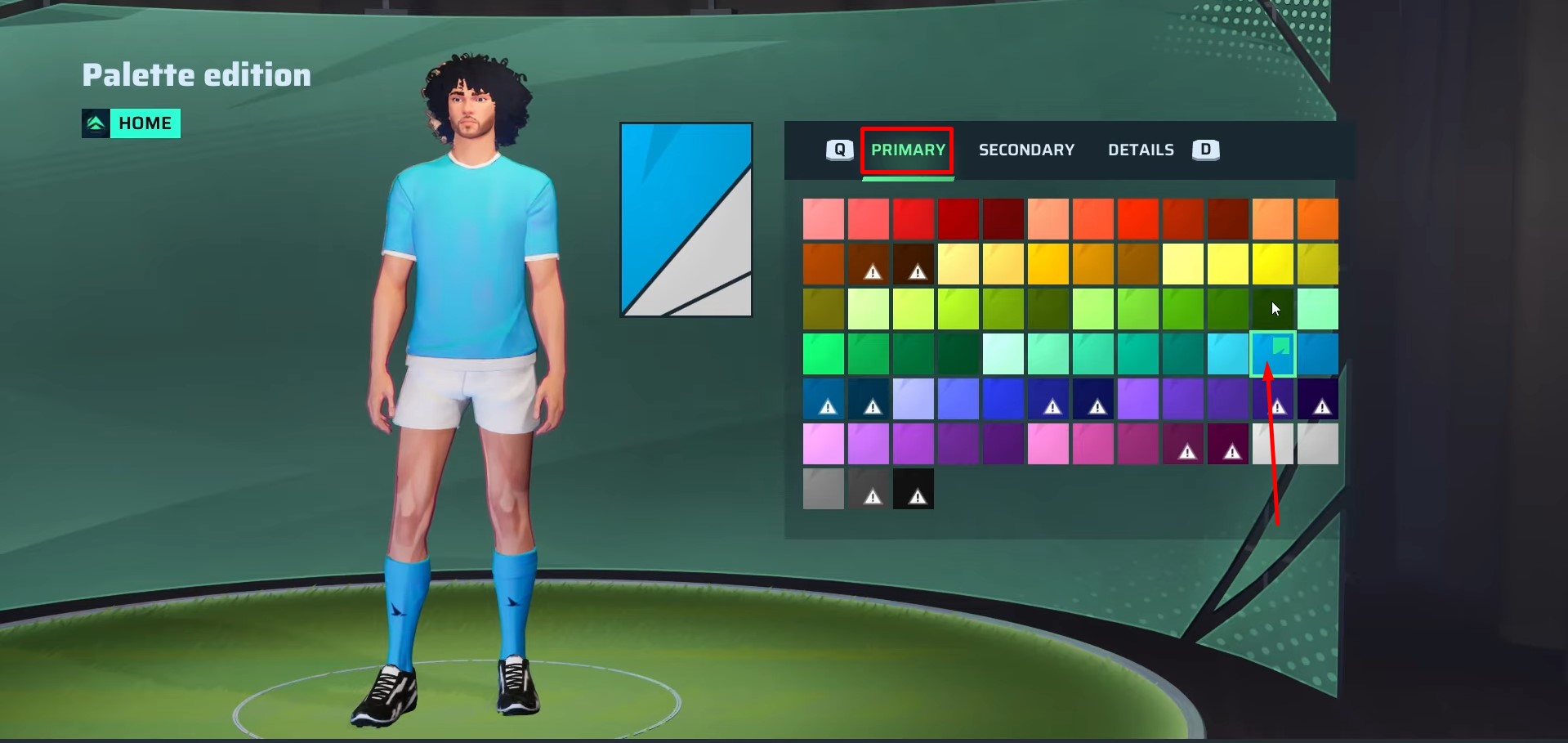Click the warning icon on the black swatch
Screen dimensions: 1568x743
pos(917,495)
